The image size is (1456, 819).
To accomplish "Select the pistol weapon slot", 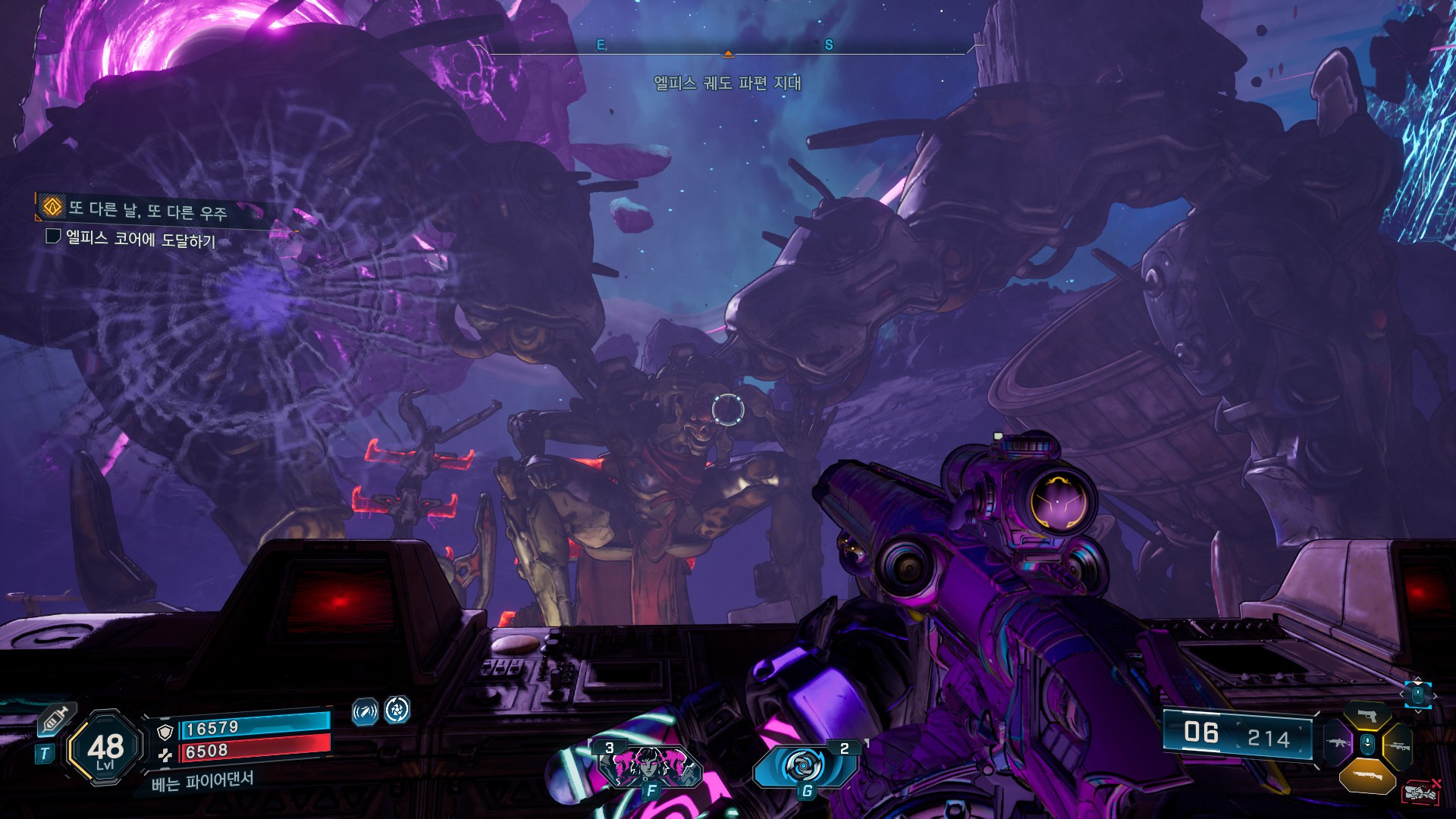I will [x=1367, y=716].
